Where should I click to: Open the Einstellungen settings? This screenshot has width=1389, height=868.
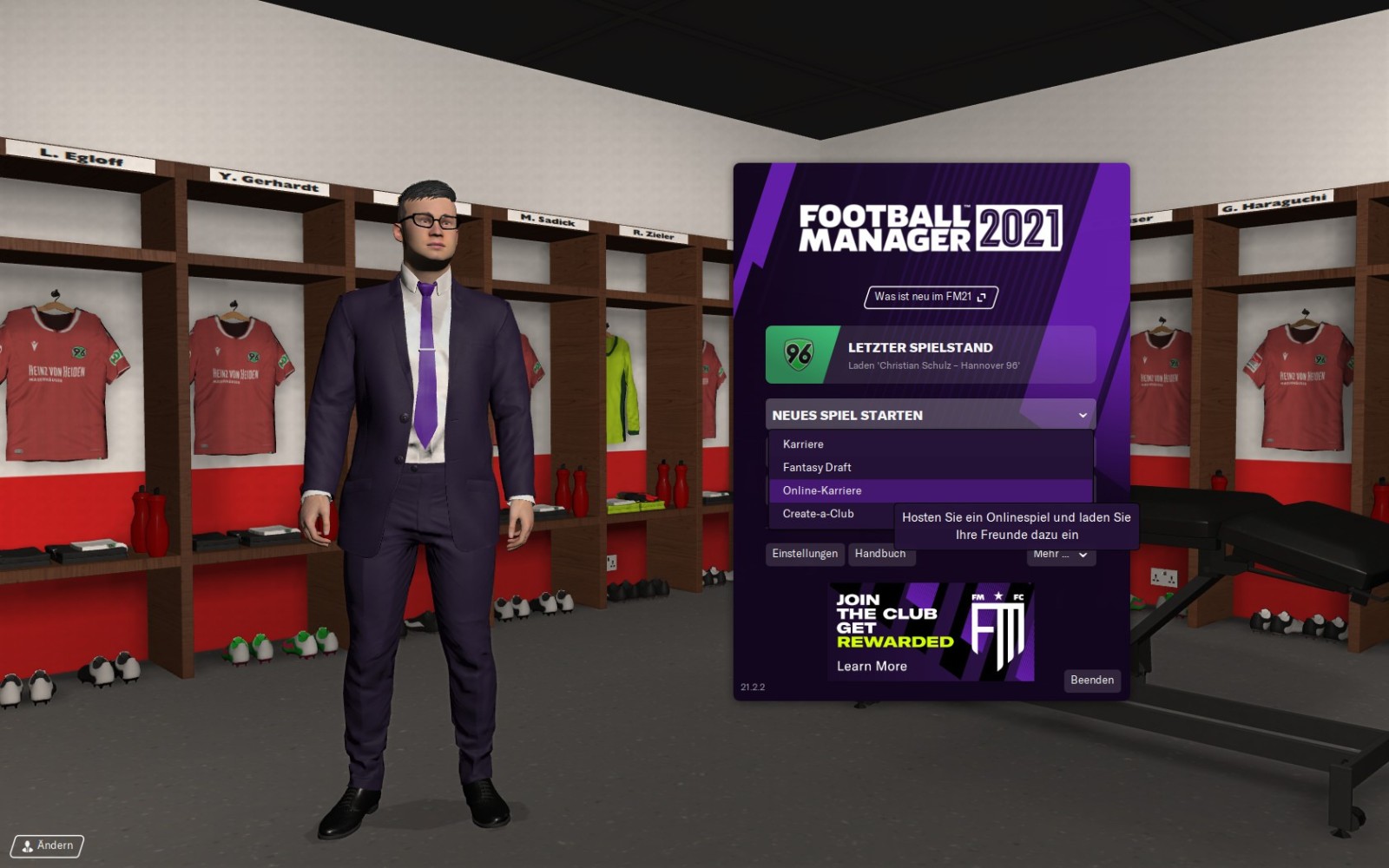[x=805, y=554]
